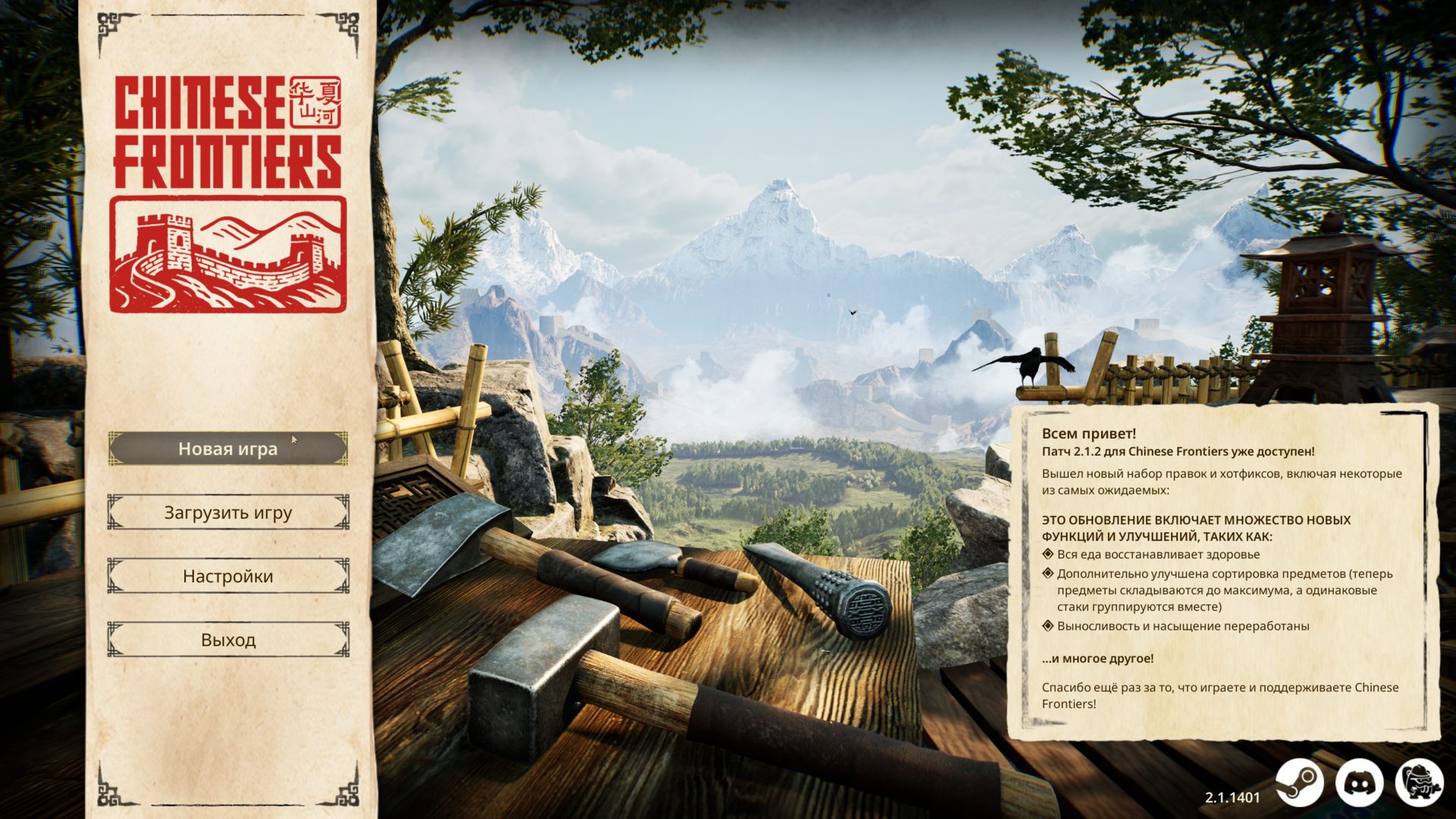The width and height of the screenshot is (1456, 819).
Task: Click the diamond bullet beside stamina rework note
Action: [x=1049, y=623]
